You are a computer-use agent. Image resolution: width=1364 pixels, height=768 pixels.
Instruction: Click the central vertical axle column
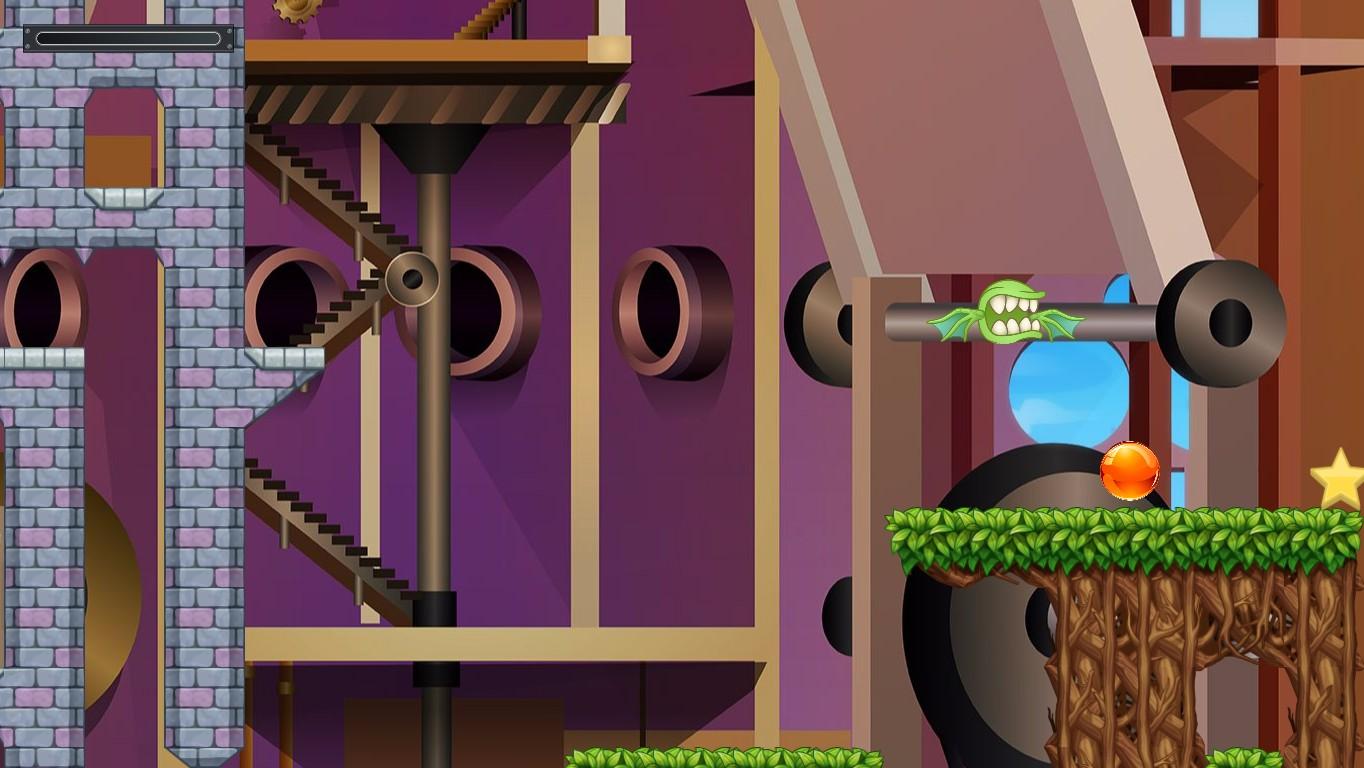[x=430, y=450]
